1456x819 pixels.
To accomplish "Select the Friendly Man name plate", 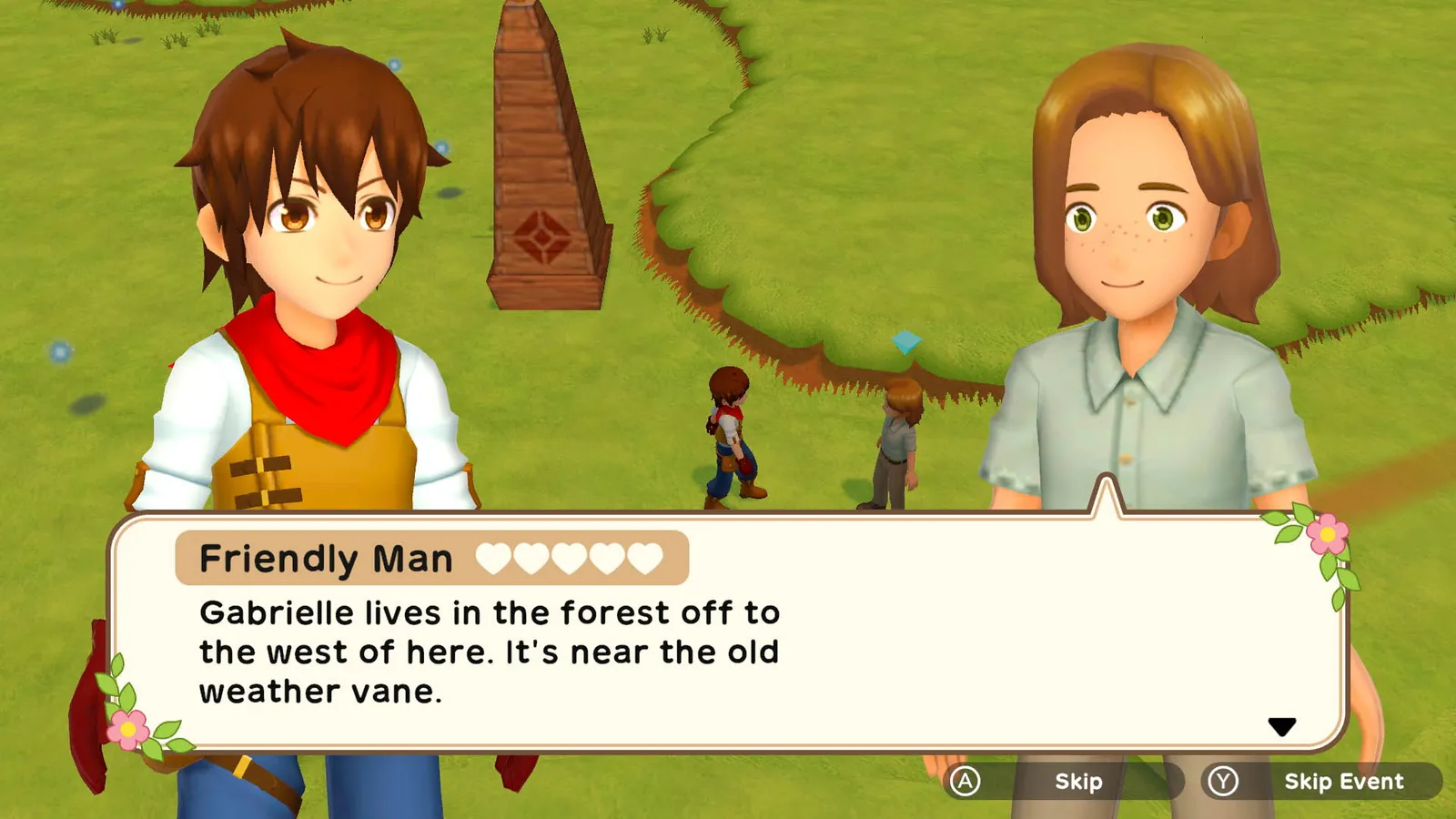I will (x=328, y=558).
